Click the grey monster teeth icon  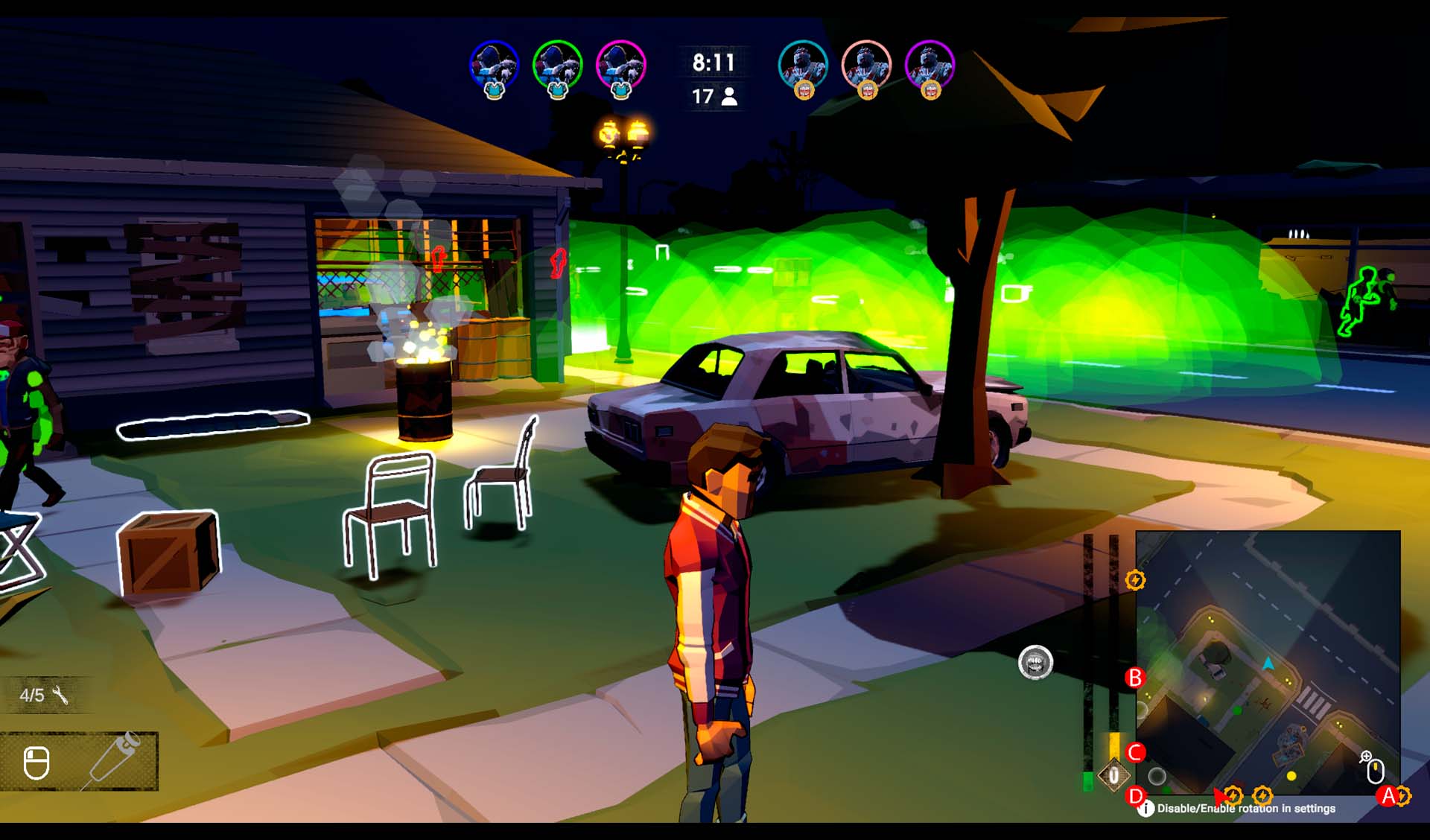(1035, 662)
